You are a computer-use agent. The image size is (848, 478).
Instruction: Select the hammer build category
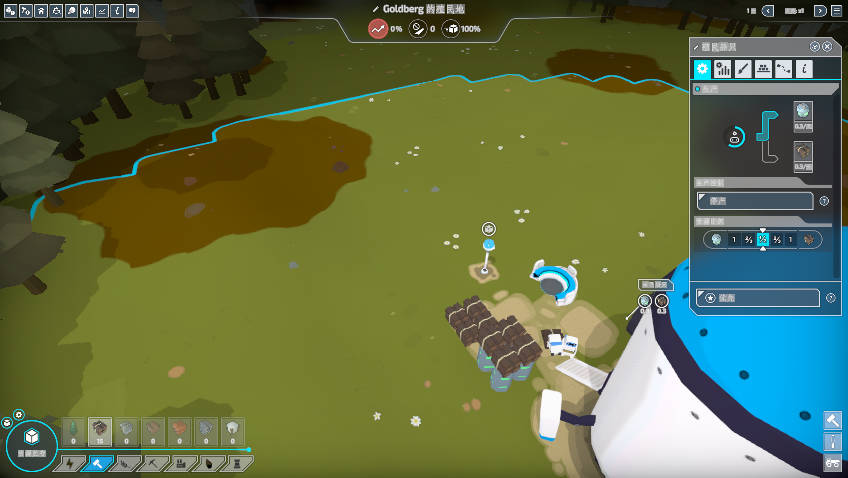click(98, 463)
